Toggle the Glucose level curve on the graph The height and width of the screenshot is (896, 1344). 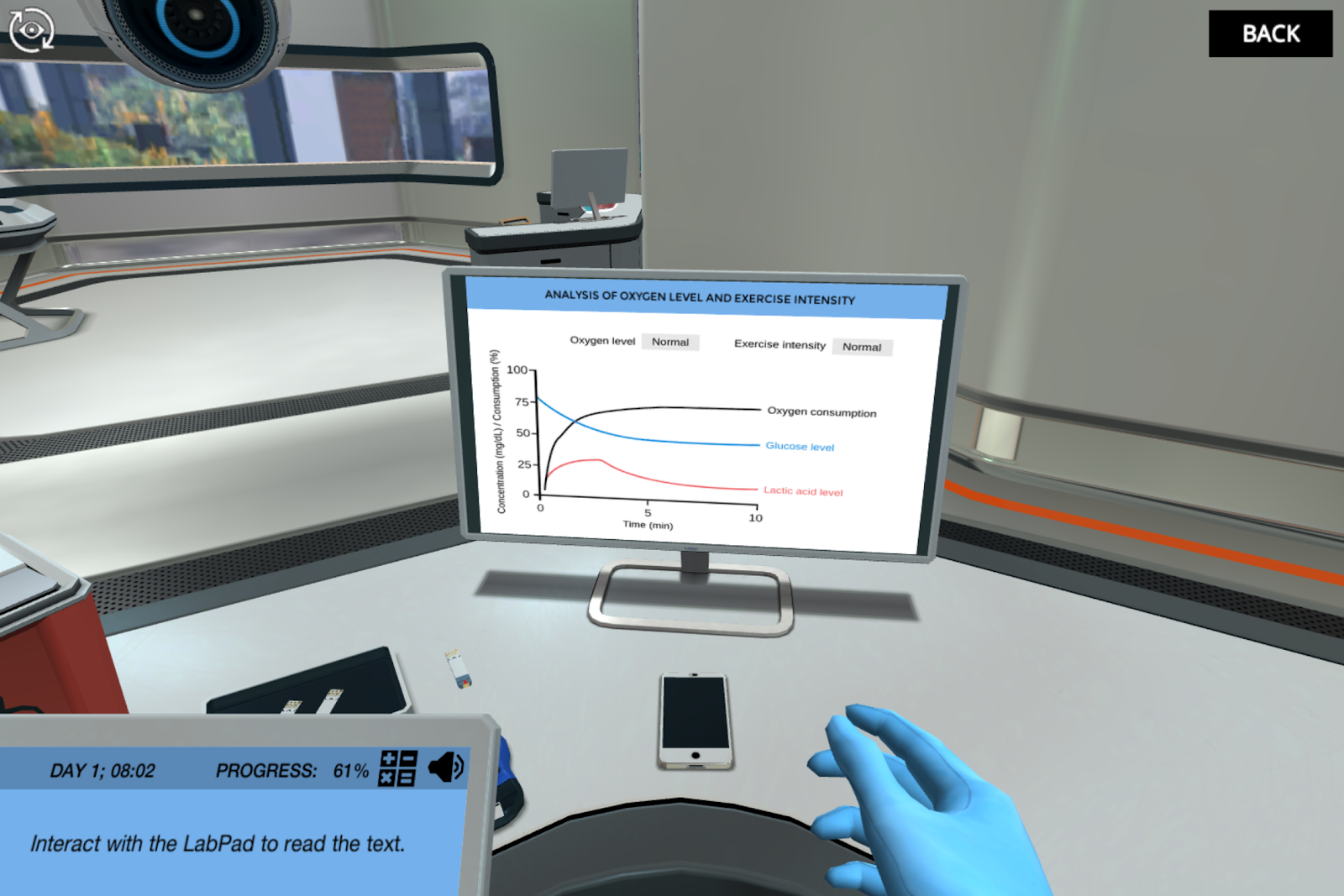click(x=798, y=446)
